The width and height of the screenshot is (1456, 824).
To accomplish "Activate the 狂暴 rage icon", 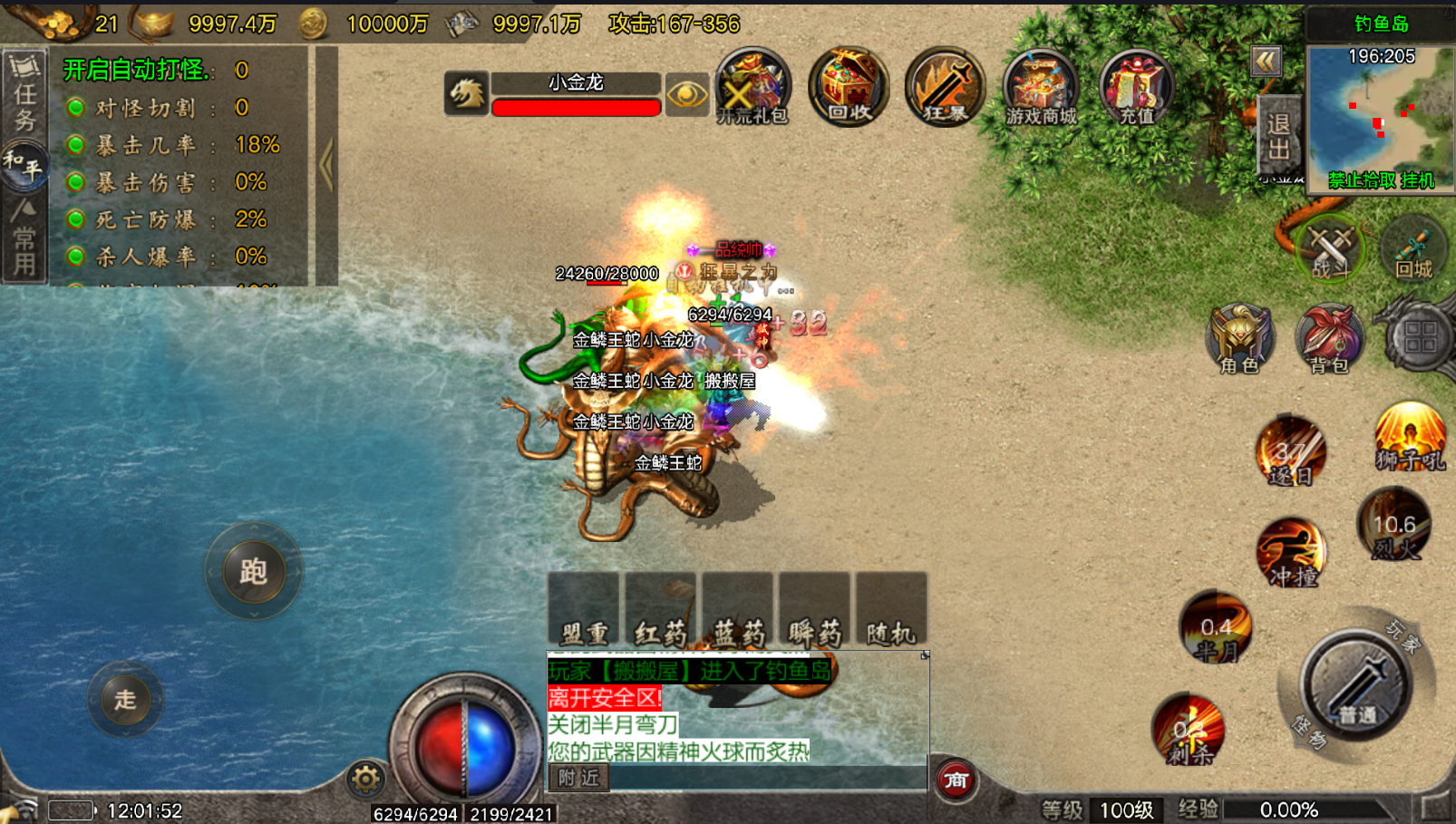I will pos(944,87).
